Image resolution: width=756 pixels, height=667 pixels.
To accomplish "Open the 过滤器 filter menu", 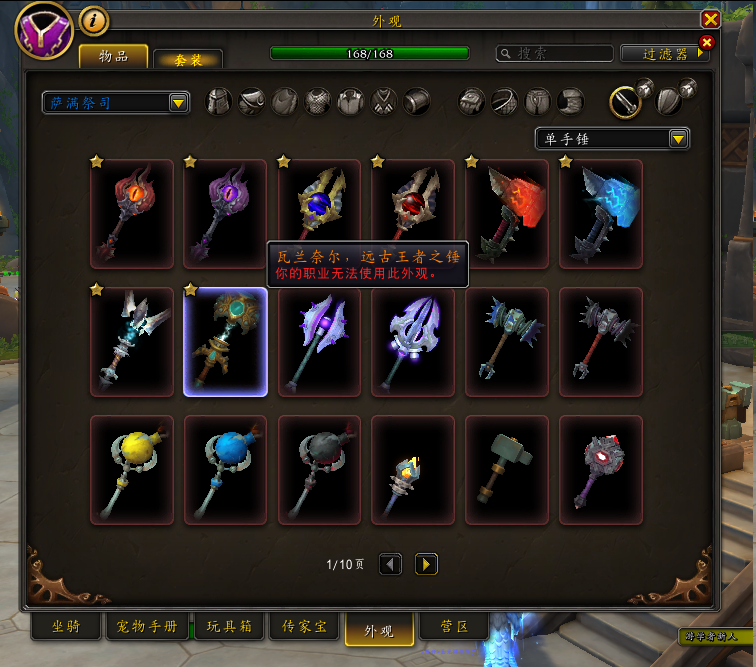I will pos(663,54).
